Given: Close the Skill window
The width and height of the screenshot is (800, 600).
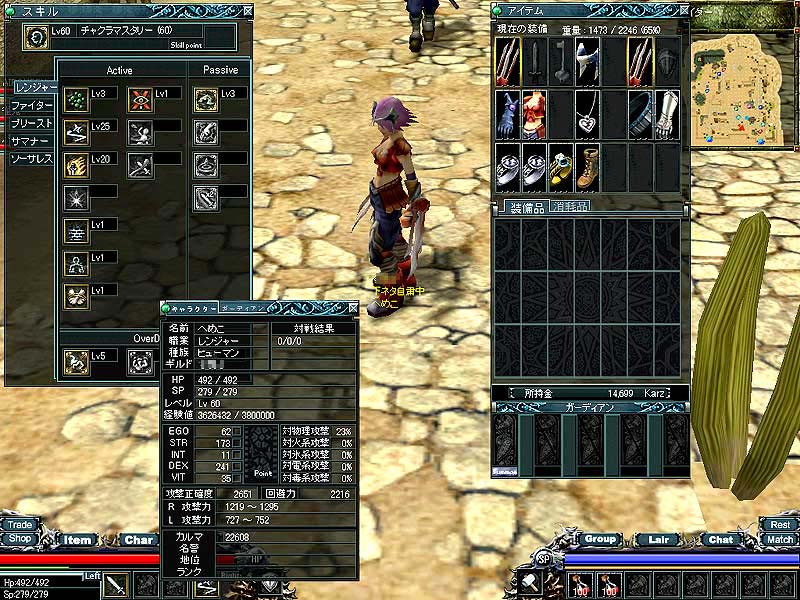Looking at the screenshot, I should [247, 10].
